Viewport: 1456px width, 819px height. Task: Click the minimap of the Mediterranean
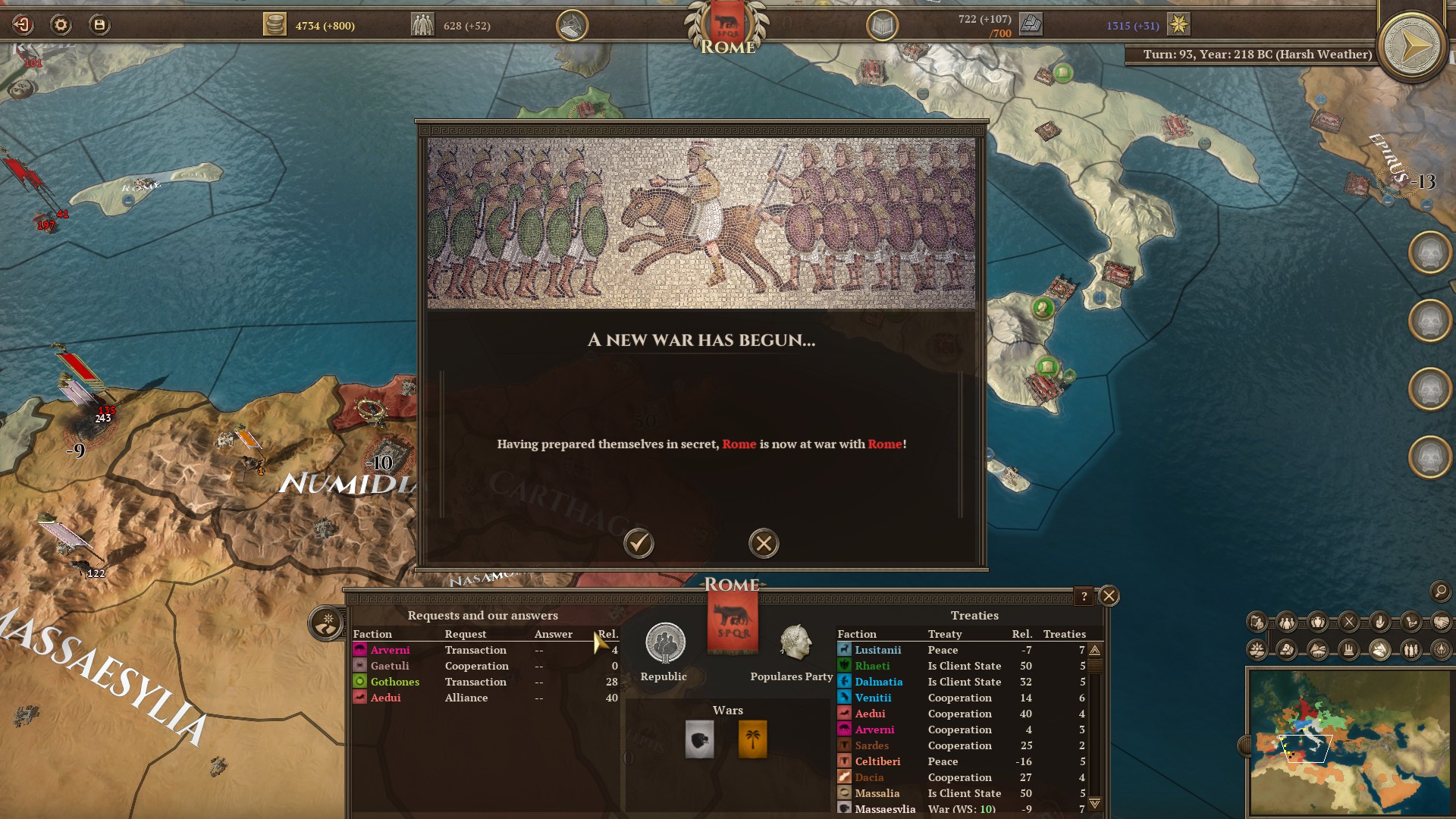coord(1348,739)
